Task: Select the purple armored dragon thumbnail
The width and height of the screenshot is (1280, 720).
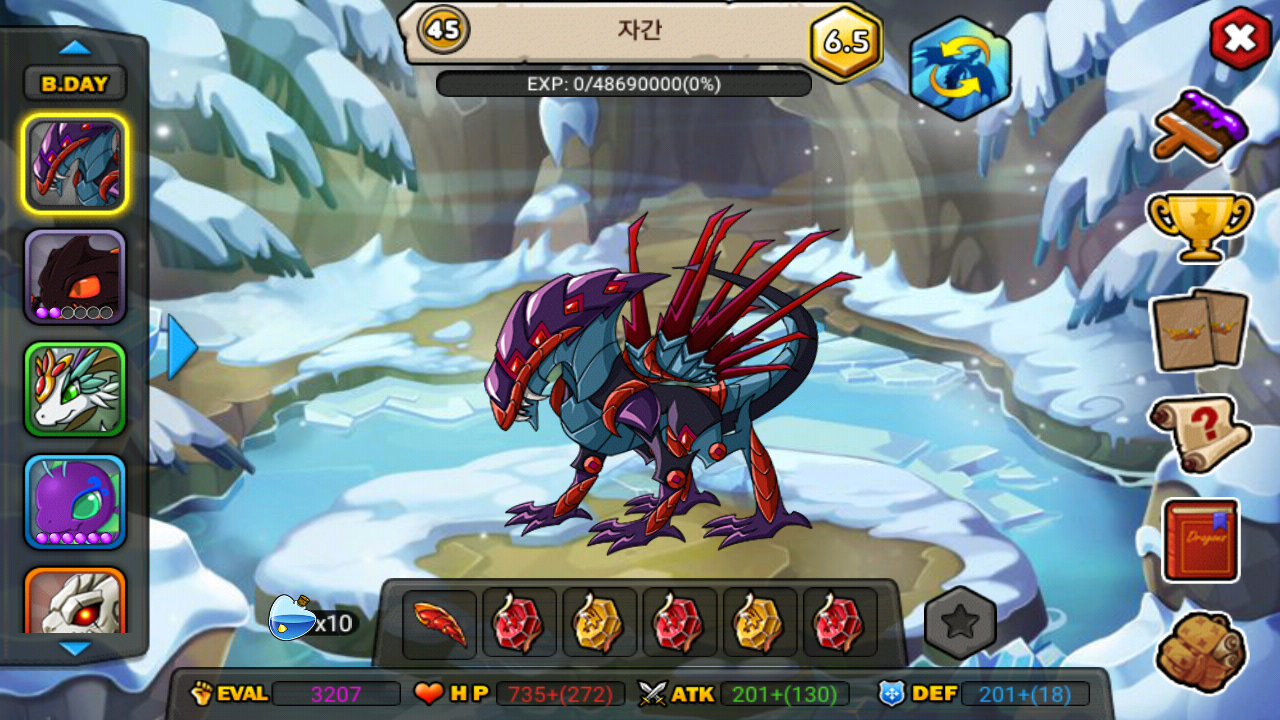Action: pyautogui.click(x=75, y=164)
